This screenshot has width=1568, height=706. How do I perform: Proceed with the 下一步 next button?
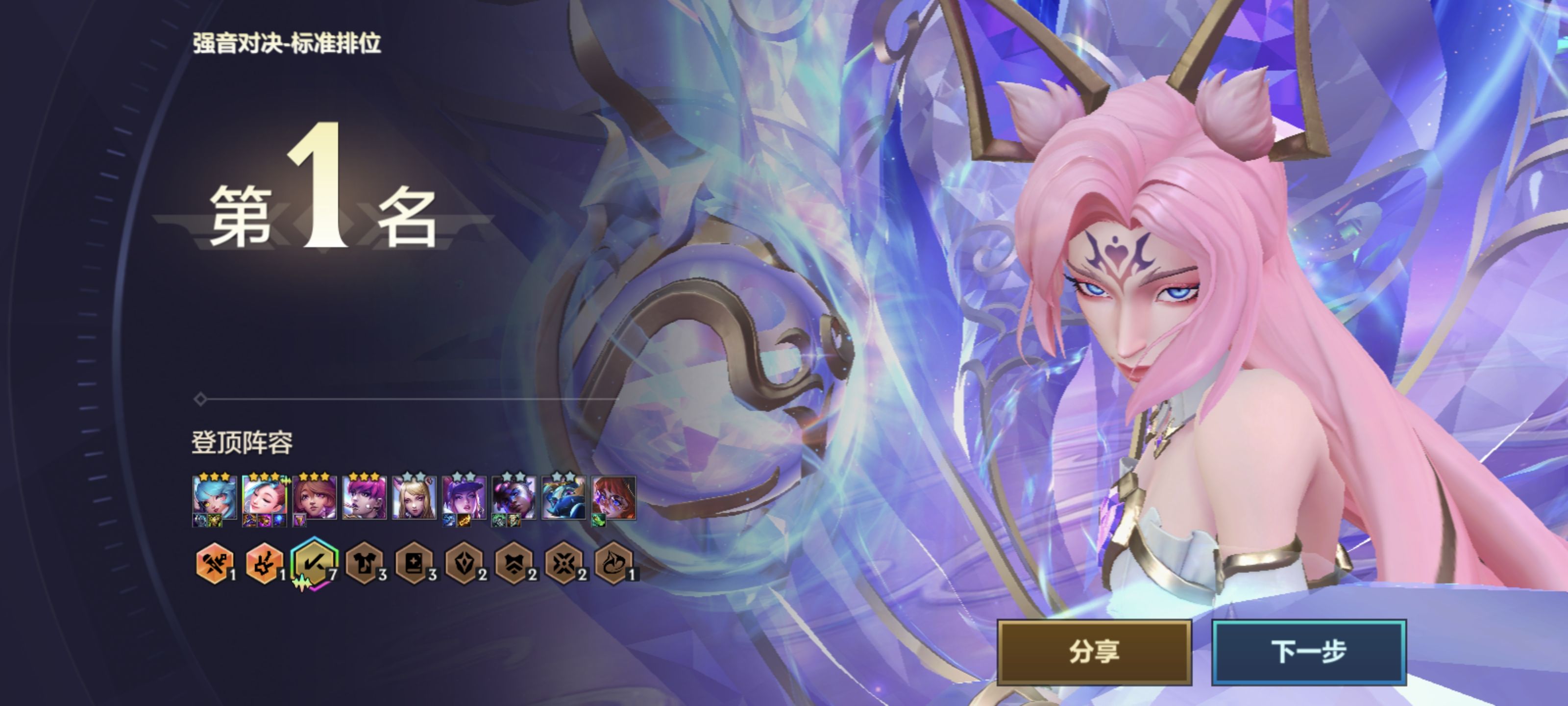point(1308,652)
